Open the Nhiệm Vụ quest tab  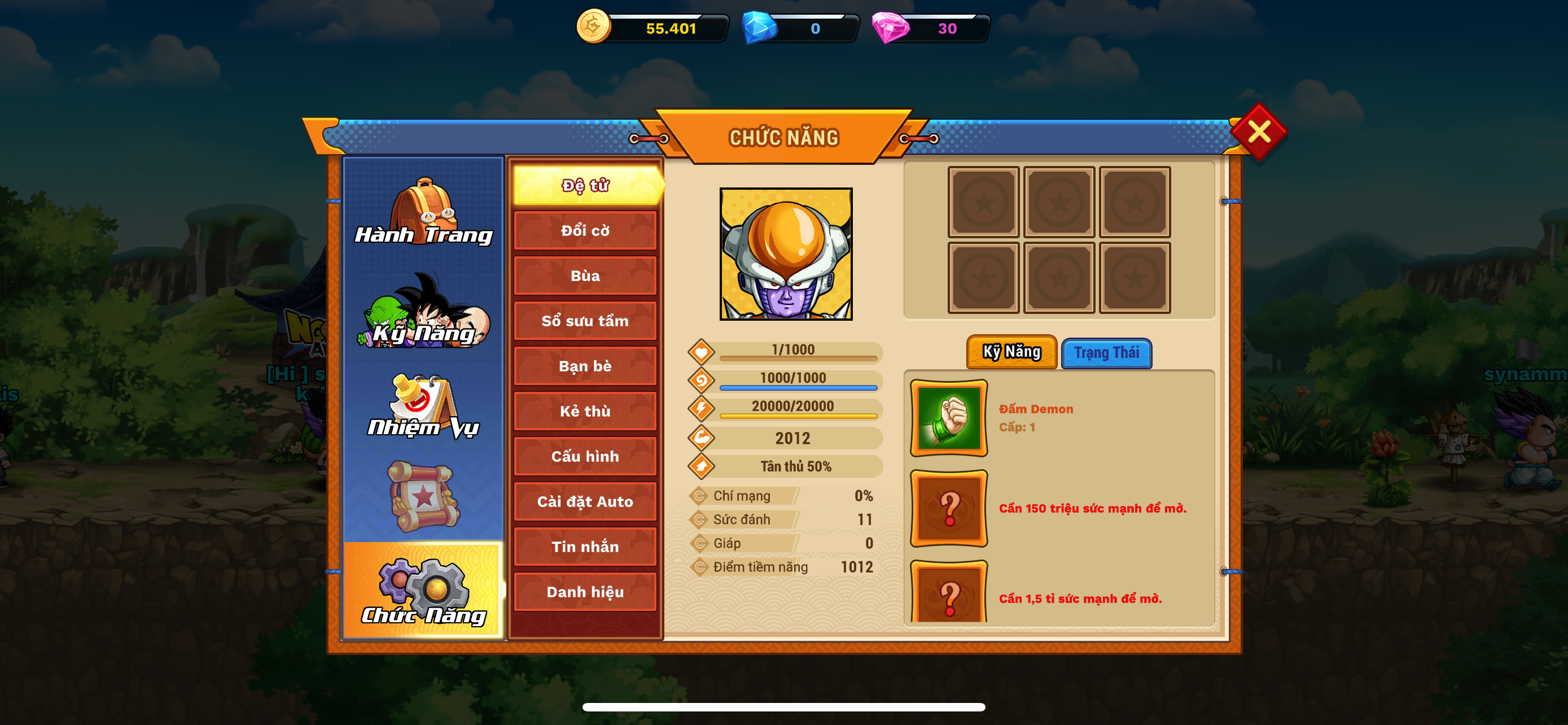[424, 406]
